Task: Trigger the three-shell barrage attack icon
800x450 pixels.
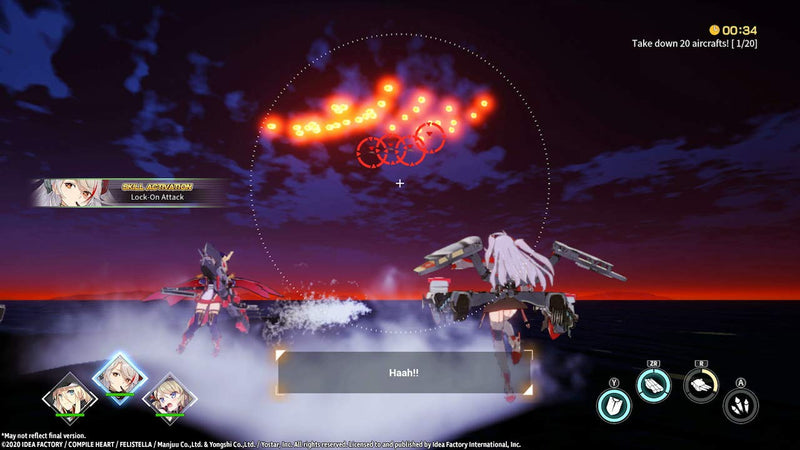Action: click(x=740, y=404)
